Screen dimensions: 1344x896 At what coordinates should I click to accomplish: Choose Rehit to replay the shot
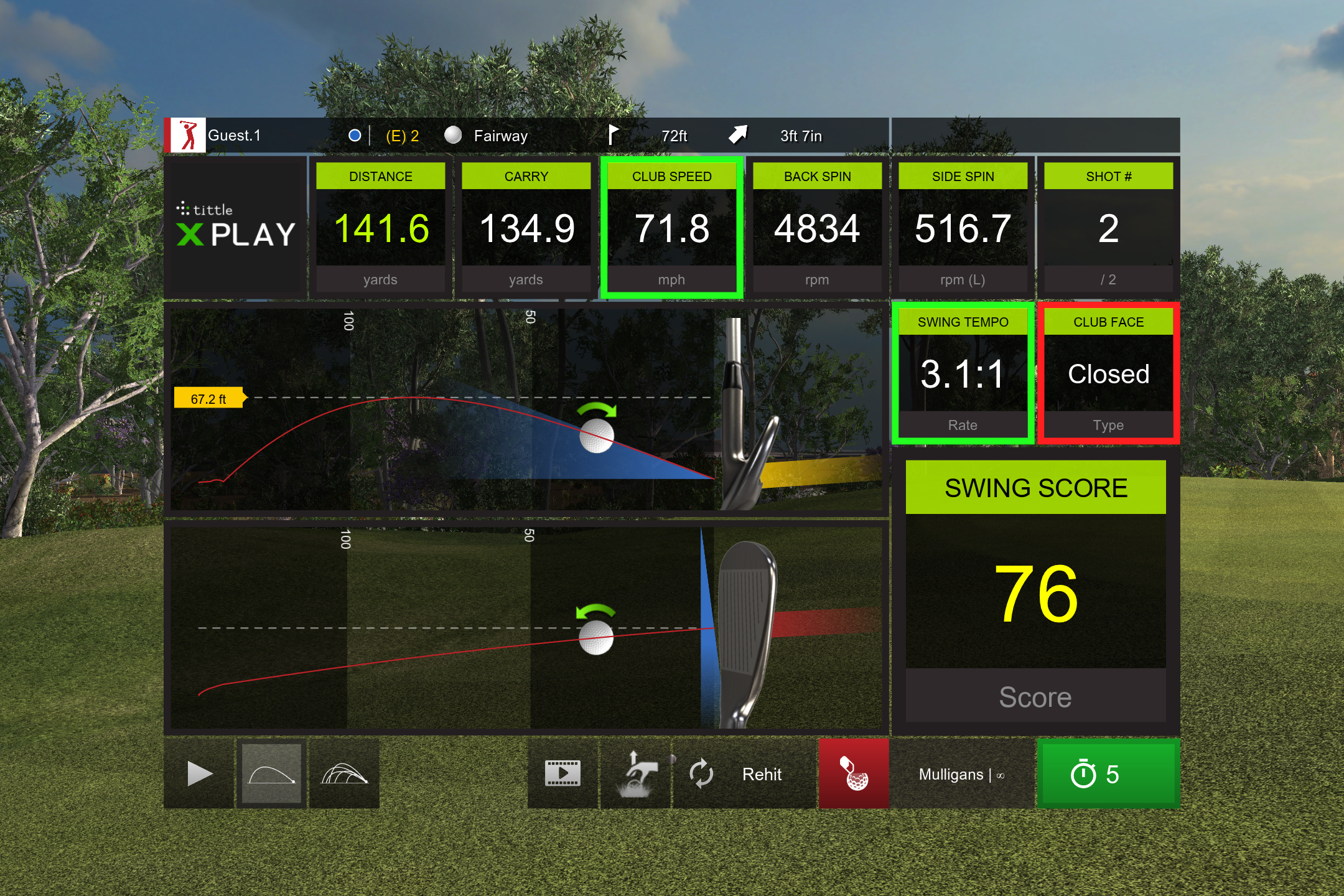click(744, 774)
